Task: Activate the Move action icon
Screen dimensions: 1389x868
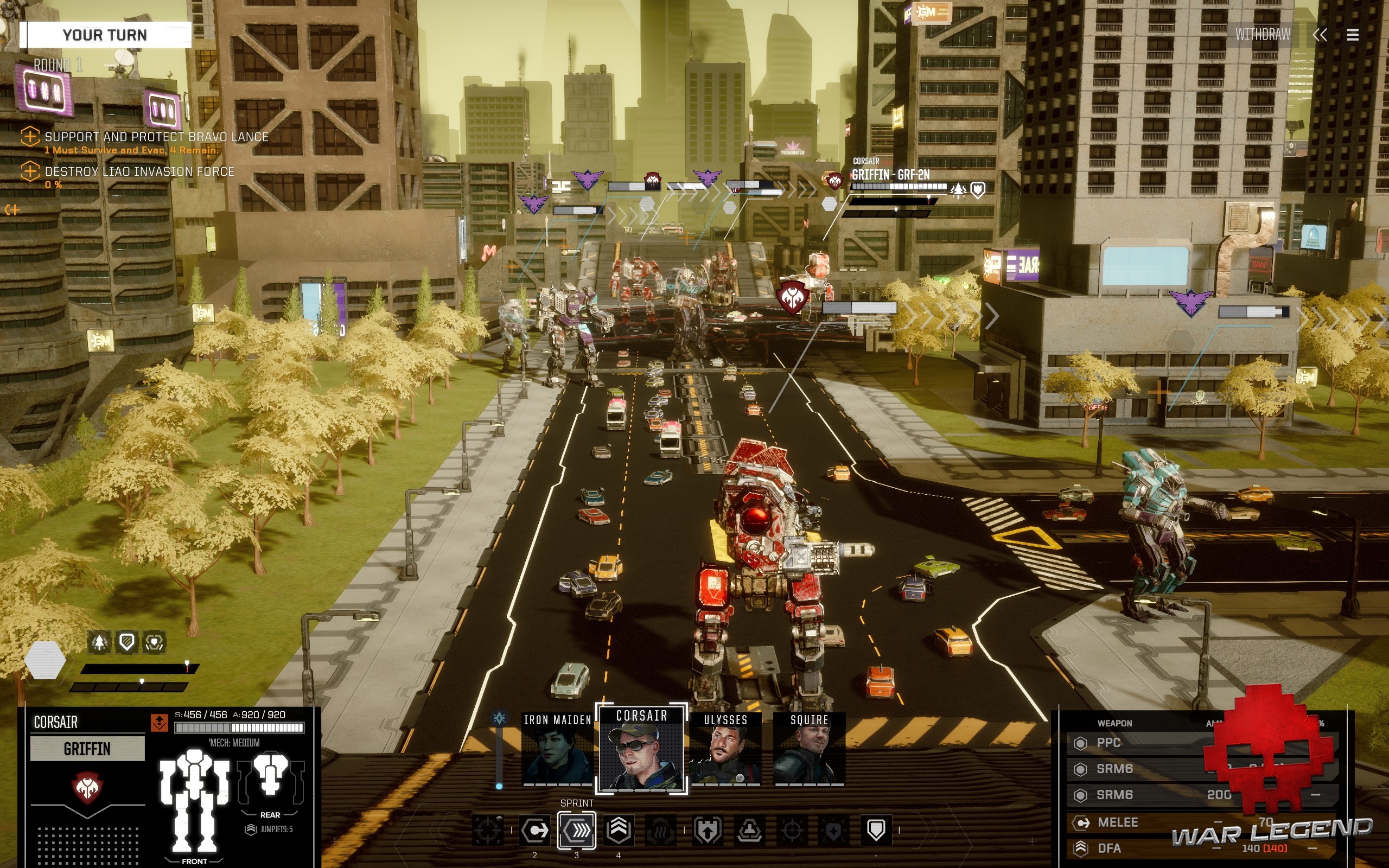Action: click(x=534, y=830)
